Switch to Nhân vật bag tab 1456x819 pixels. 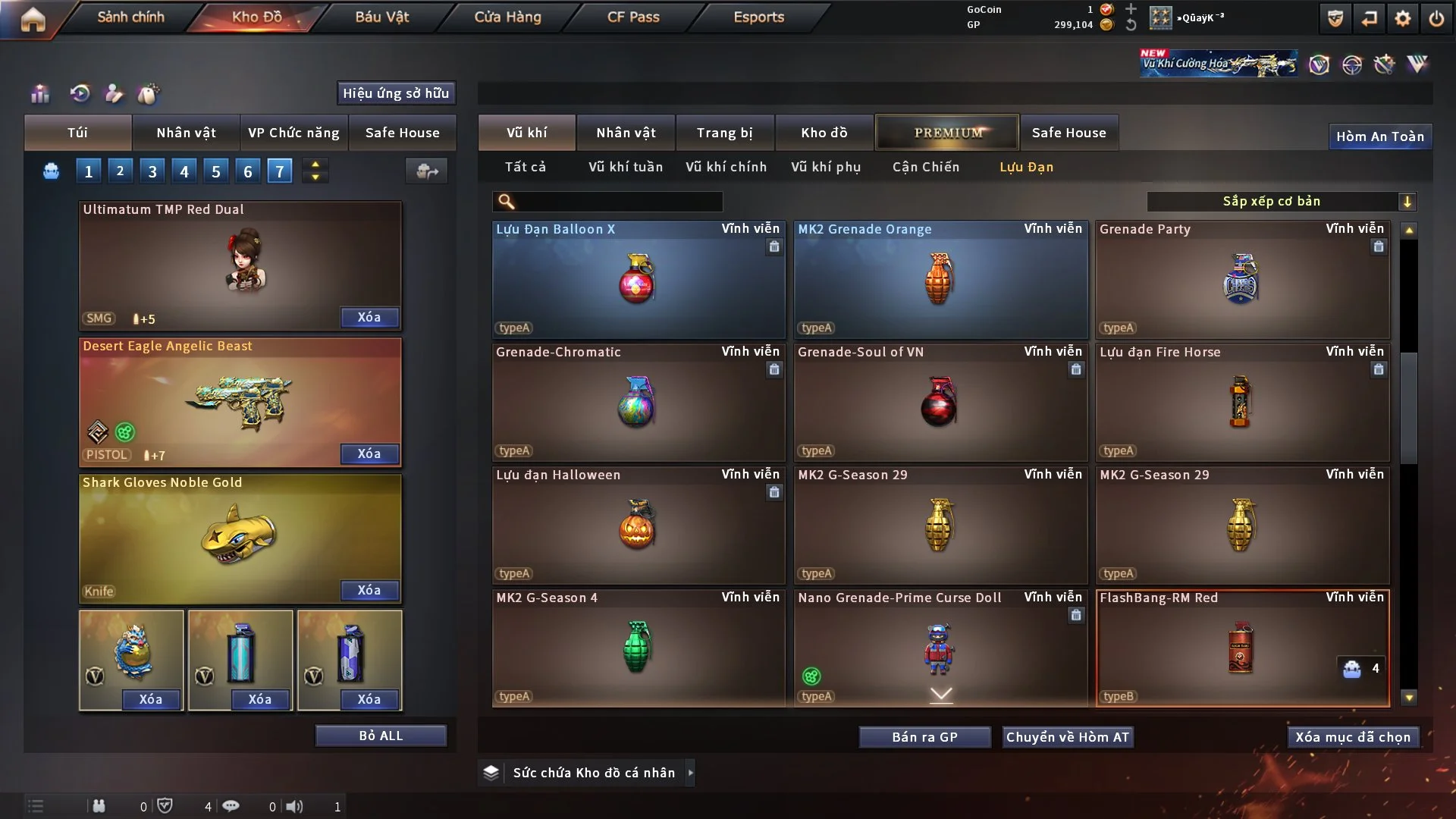click(x=186, y=133)
